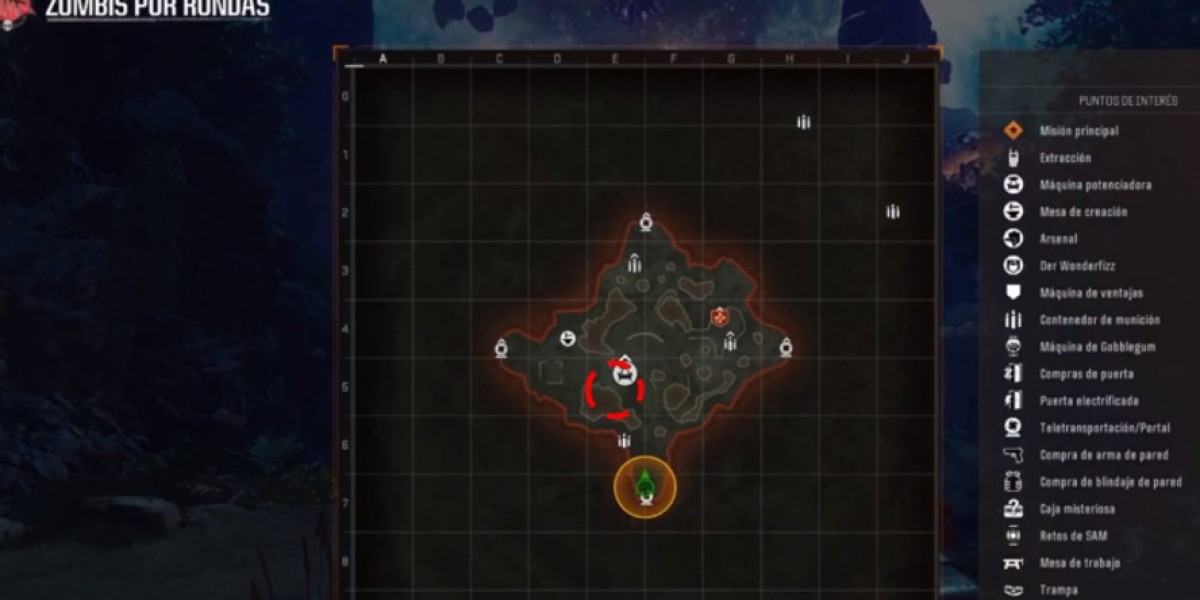Select Máquina de Gobblegum in the legend
Viewport: 1200px width, 600px height.
point(1096,347)
